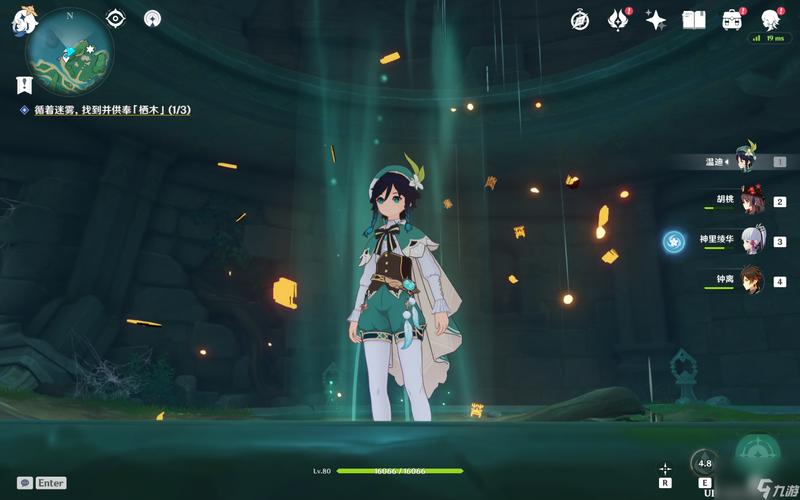Activate the aiming crosshair icon
The height and width of the screenshot is (500, 800).
click(665, 468)
